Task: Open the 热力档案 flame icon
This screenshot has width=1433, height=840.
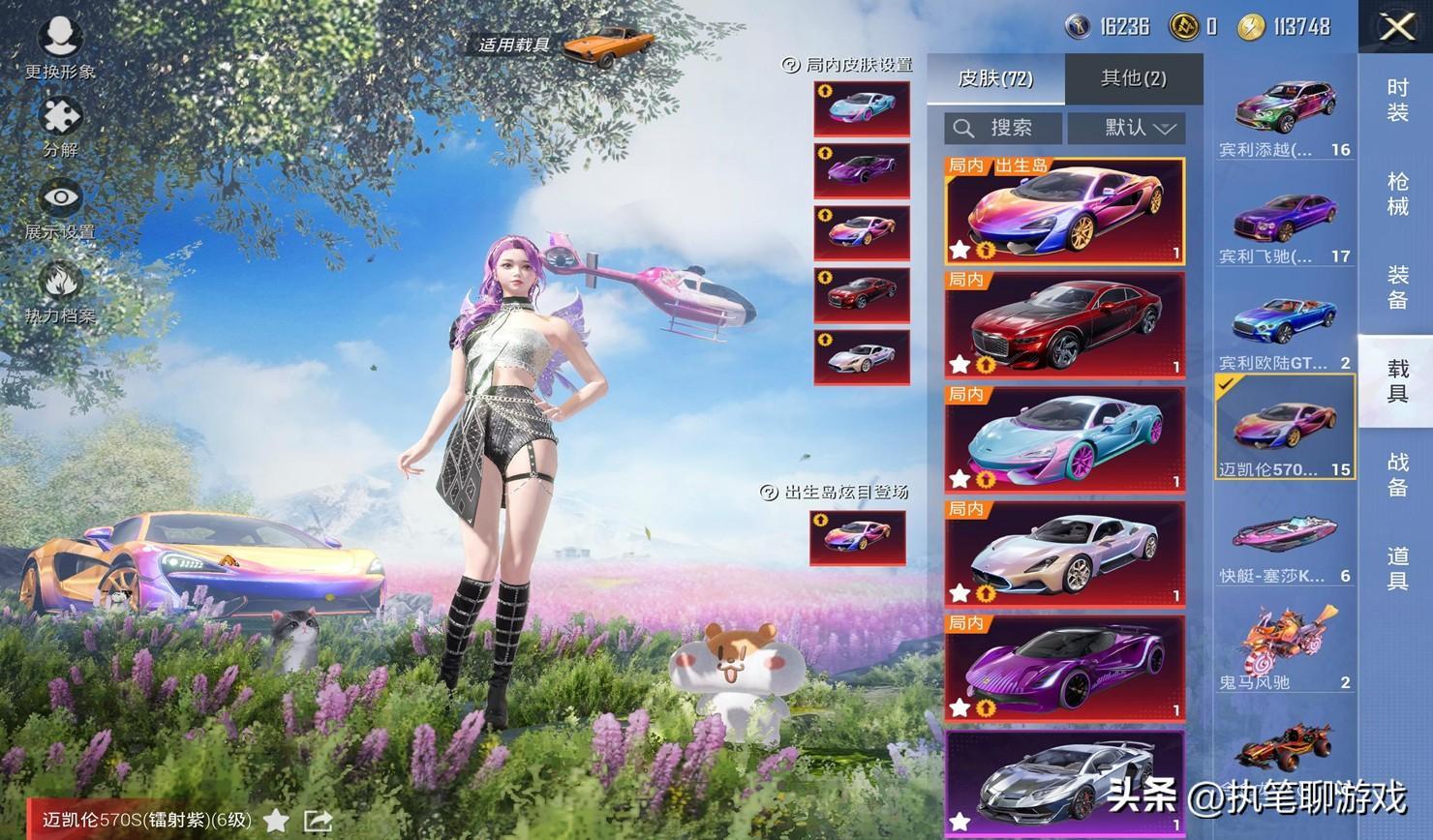Action: click(60, 290)
